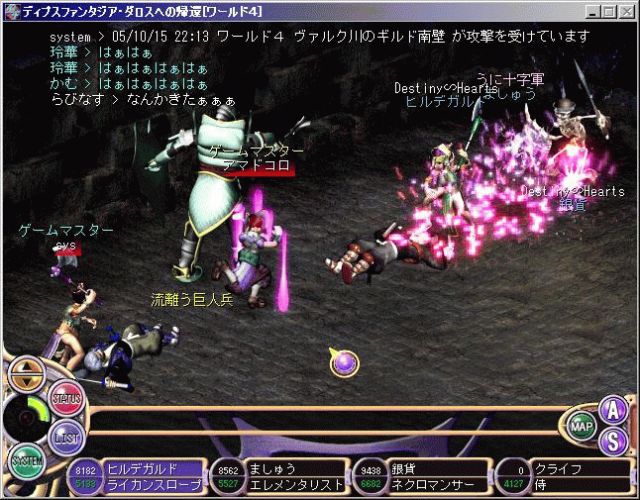
Task: Click the purple A button
Action: [x=611, y=410]
